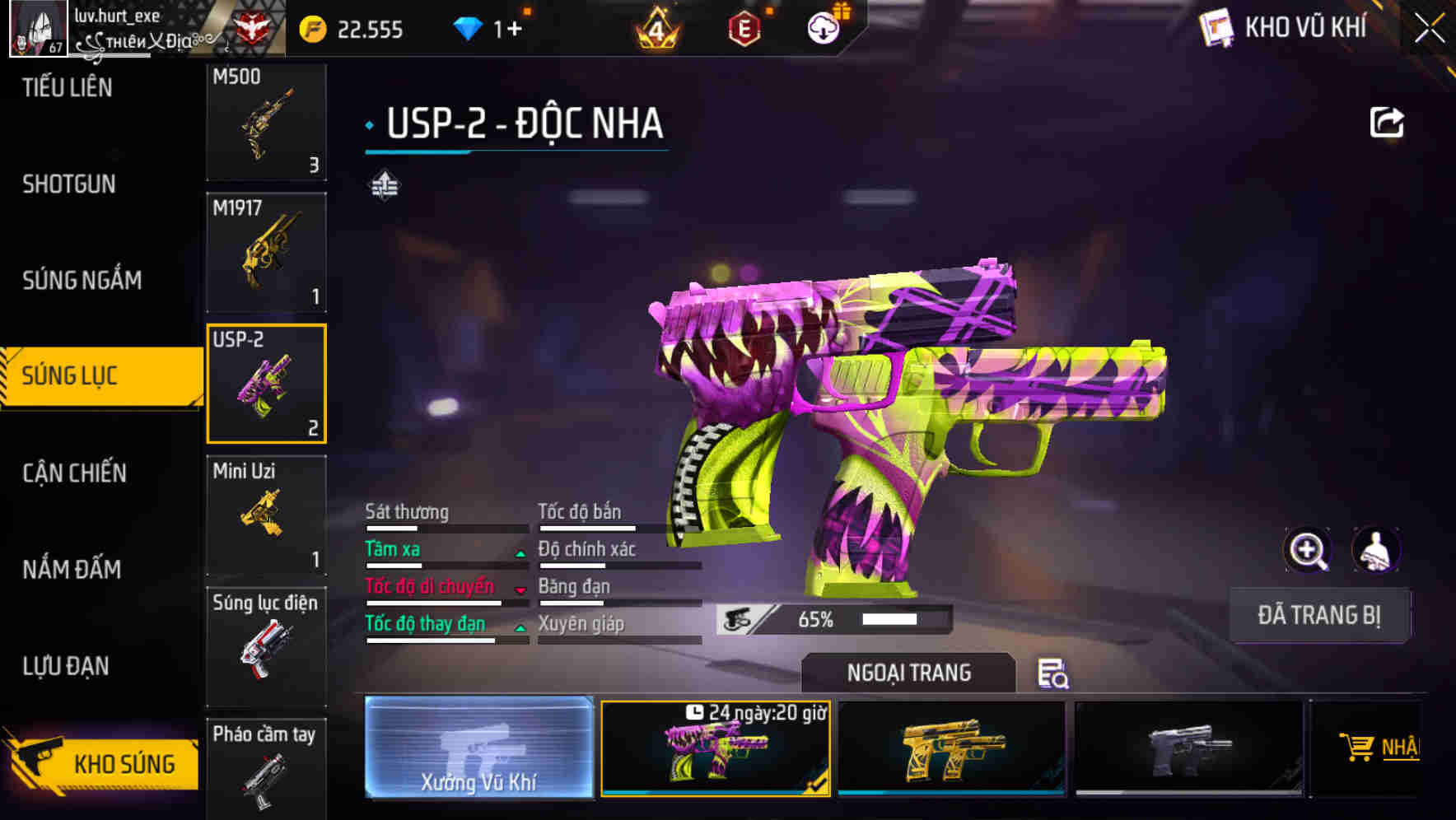1456x820 pixels.
Task: Select the SHOTGUN category tab
Action: 66,184
